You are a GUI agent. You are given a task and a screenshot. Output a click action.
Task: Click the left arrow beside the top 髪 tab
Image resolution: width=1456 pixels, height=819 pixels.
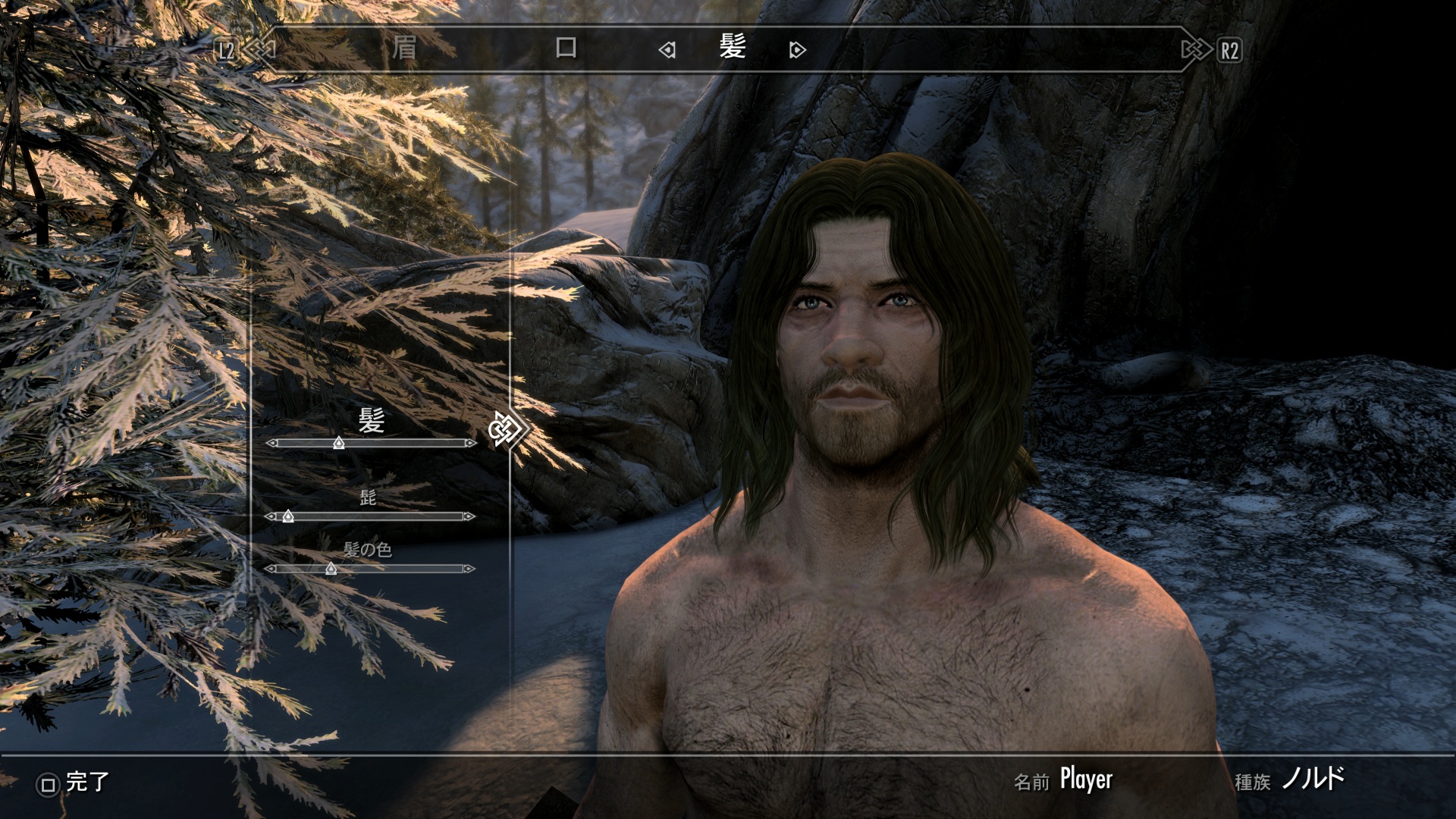(667, 51)
